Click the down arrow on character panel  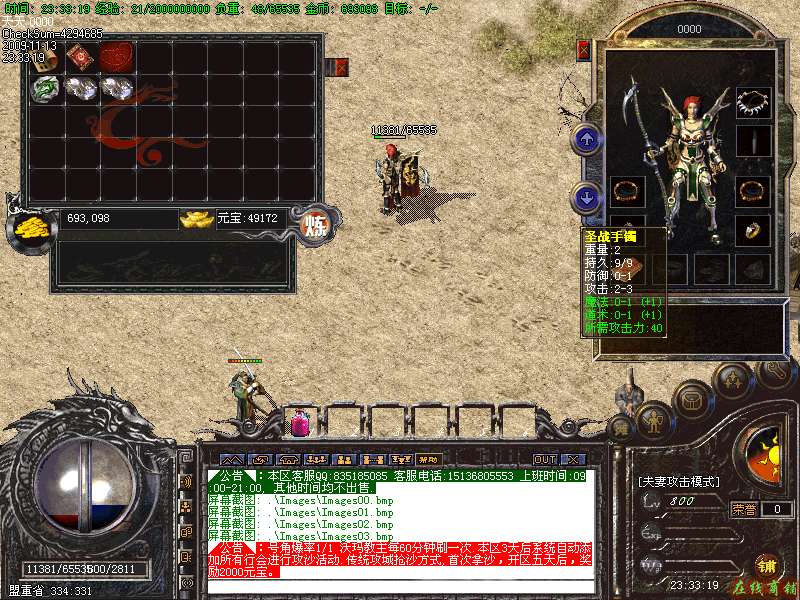coord(588,196)
